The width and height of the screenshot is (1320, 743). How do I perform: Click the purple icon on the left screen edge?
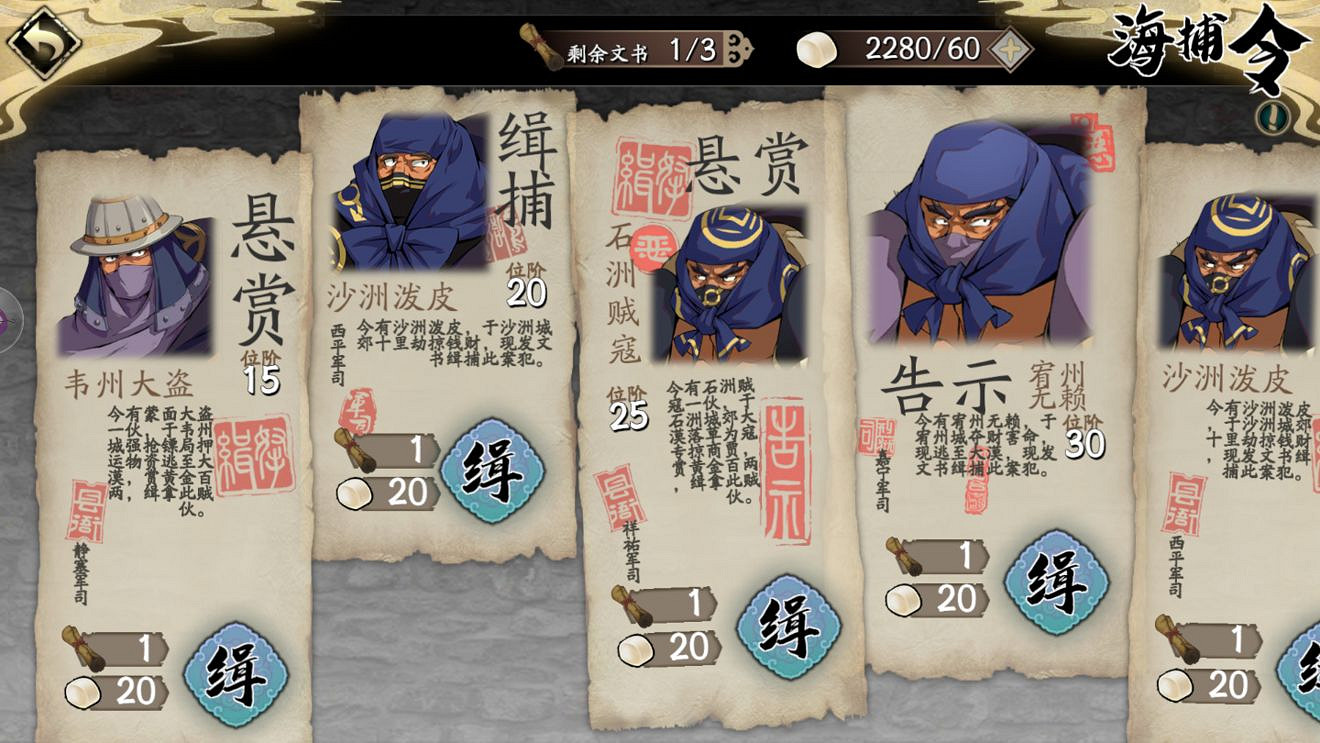pos(6,320)
